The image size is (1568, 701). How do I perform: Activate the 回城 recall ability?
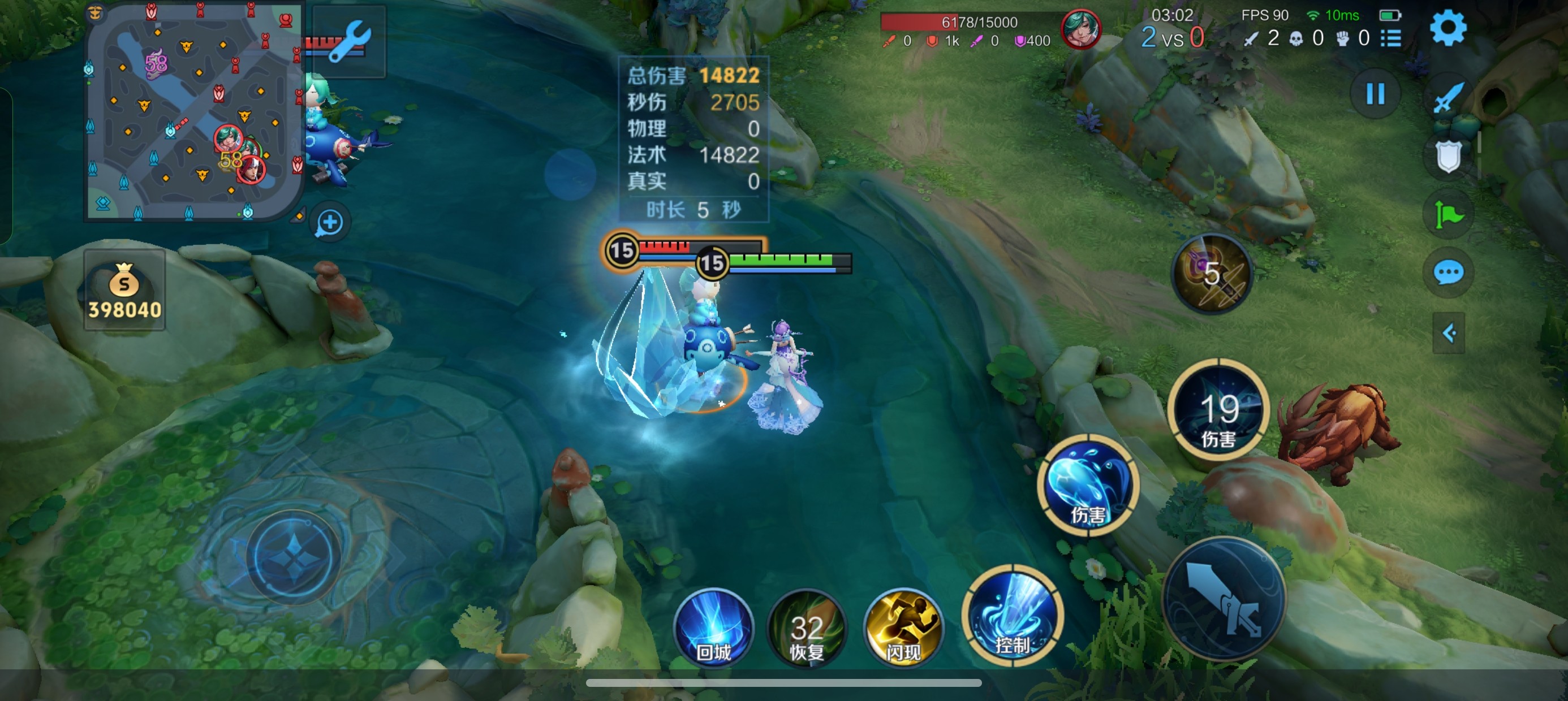tap(713, 627)
